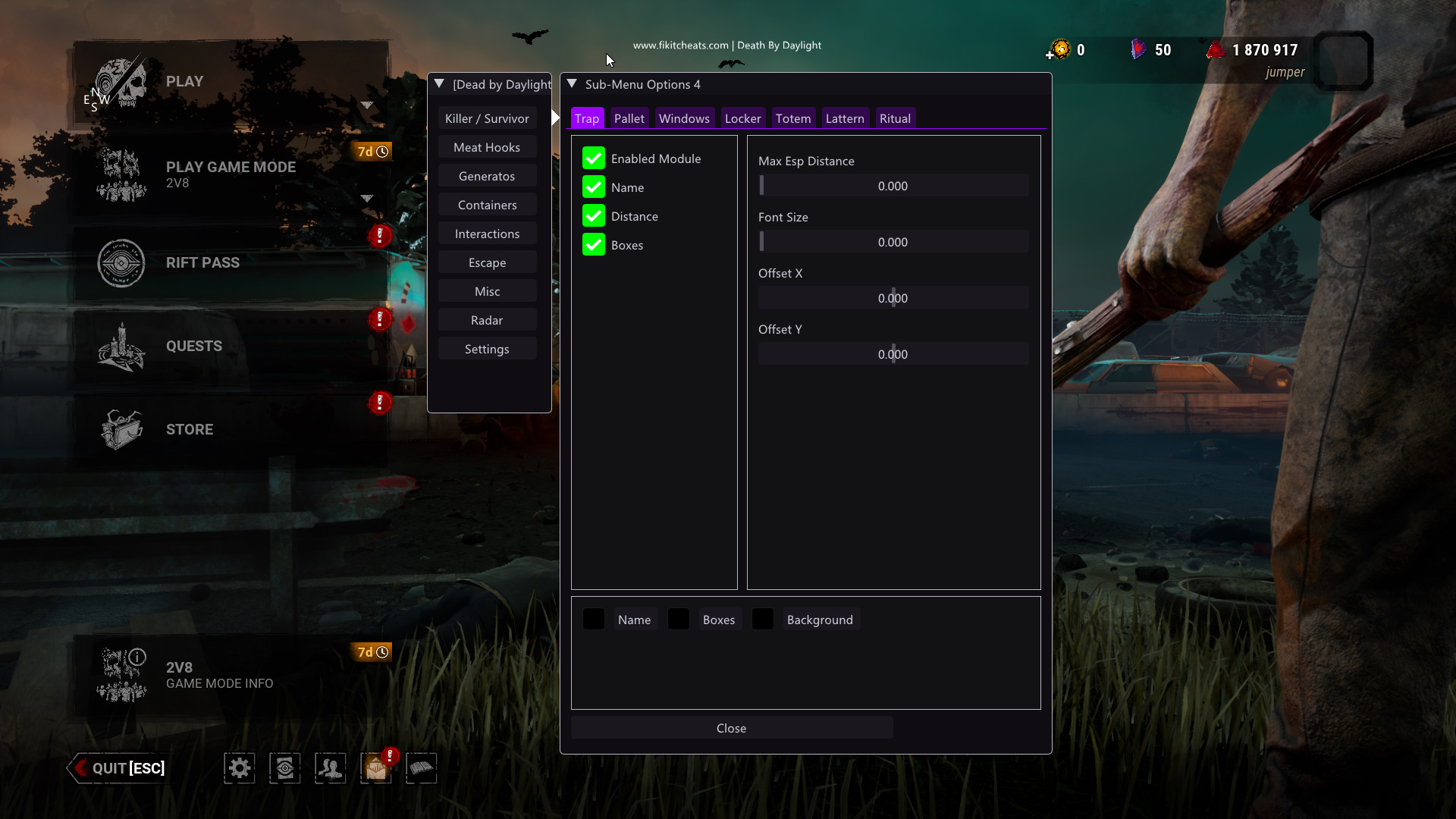Open the friends silhouette icon
This screenshot has height=819, width=1456.
point(331,768)
